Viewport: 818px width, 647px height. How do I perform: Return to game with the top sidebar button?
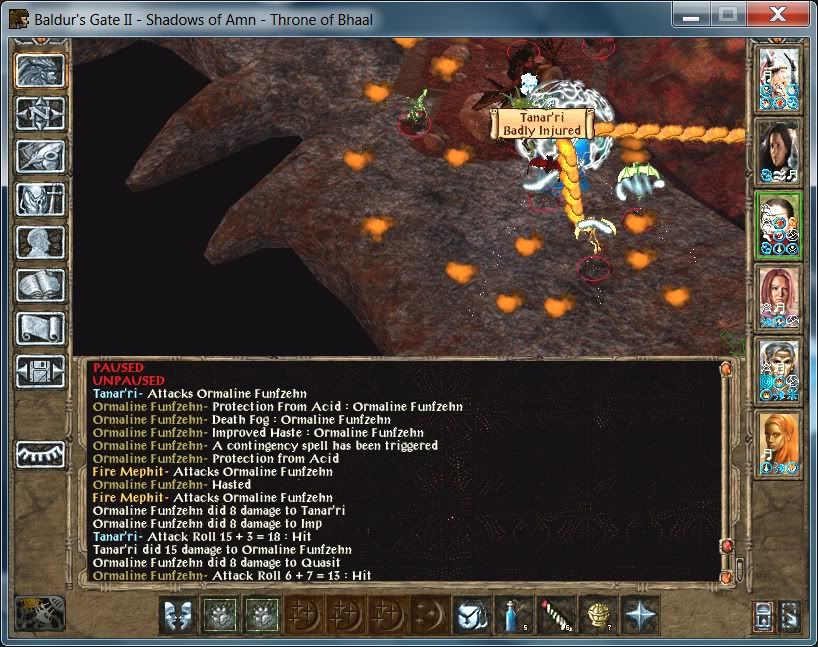tap(41, 70)
